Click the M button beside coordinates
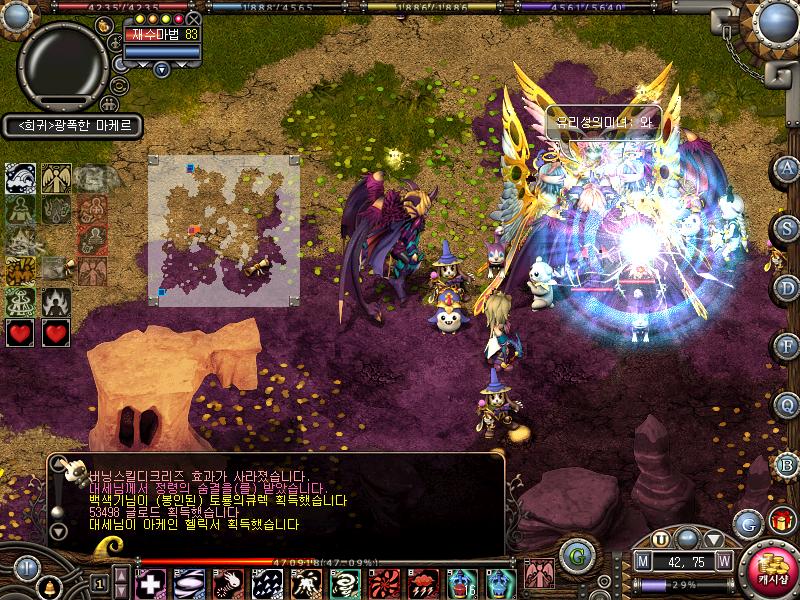Screen dimensions: 800x600 [644, 560]
